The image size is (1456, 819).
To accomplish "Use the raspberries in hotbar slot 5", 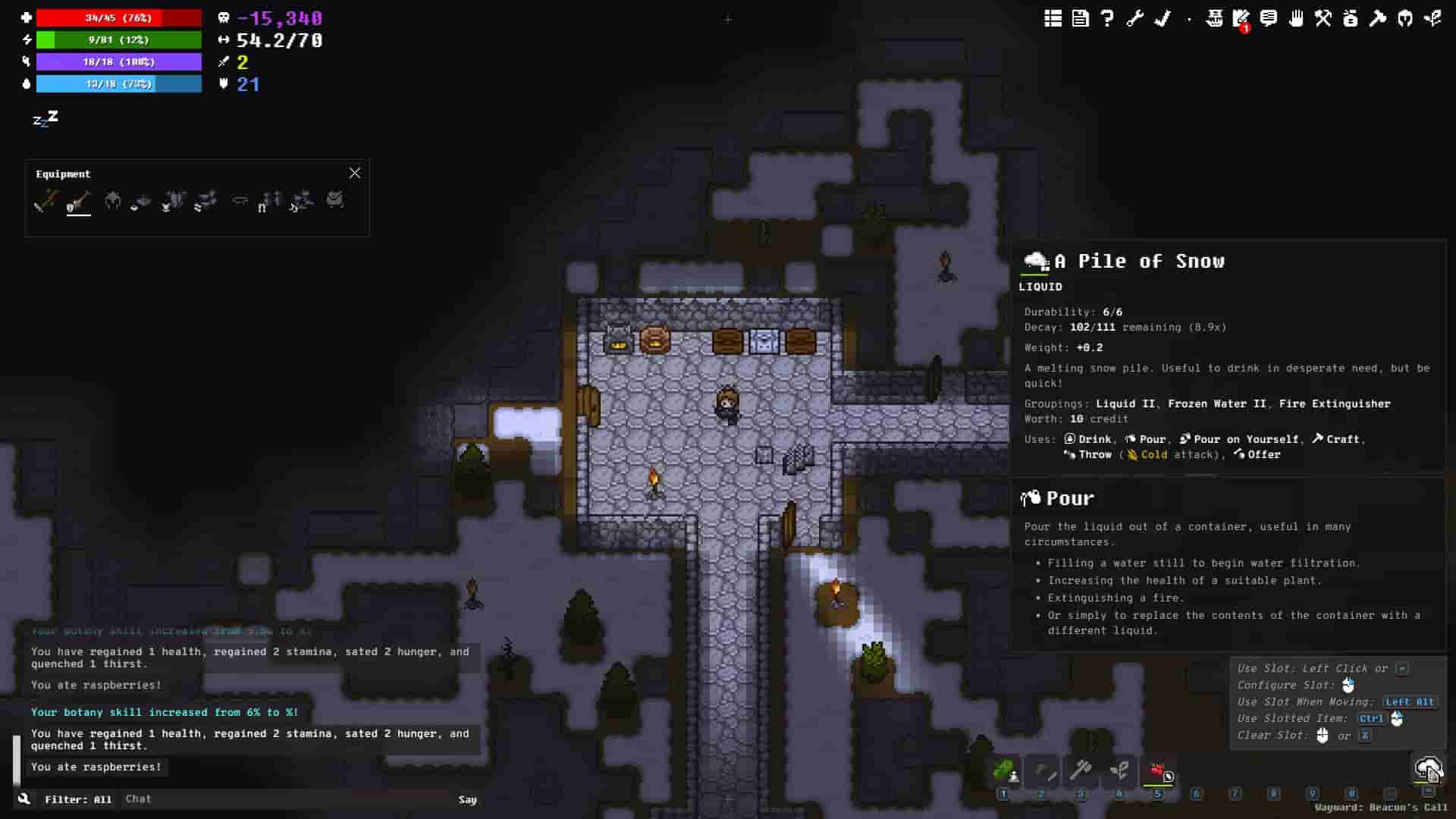I will [x=1158, y=772].
